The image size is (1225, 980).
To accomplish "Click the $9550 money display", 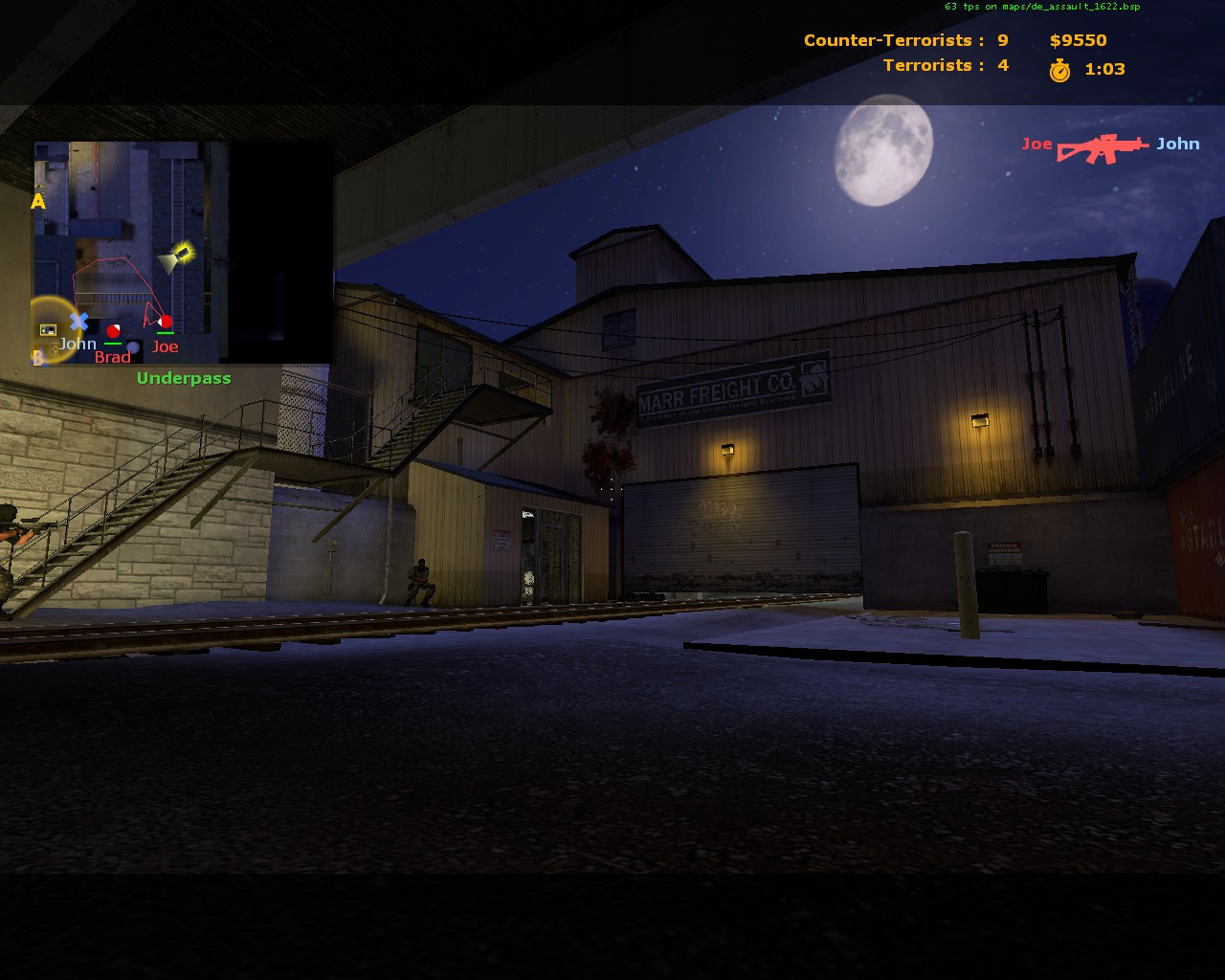I will tap(1077, 40).
